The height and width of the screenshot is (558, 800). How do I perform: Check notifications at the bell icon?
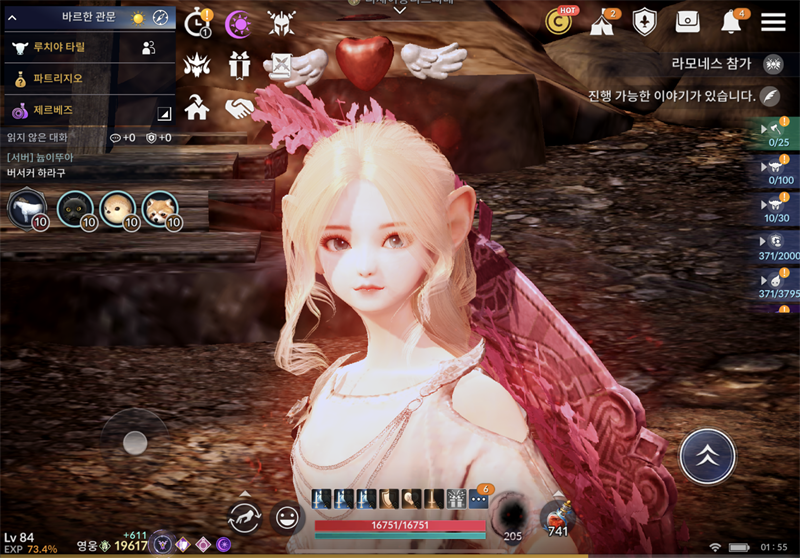click(x=731, y=22)
